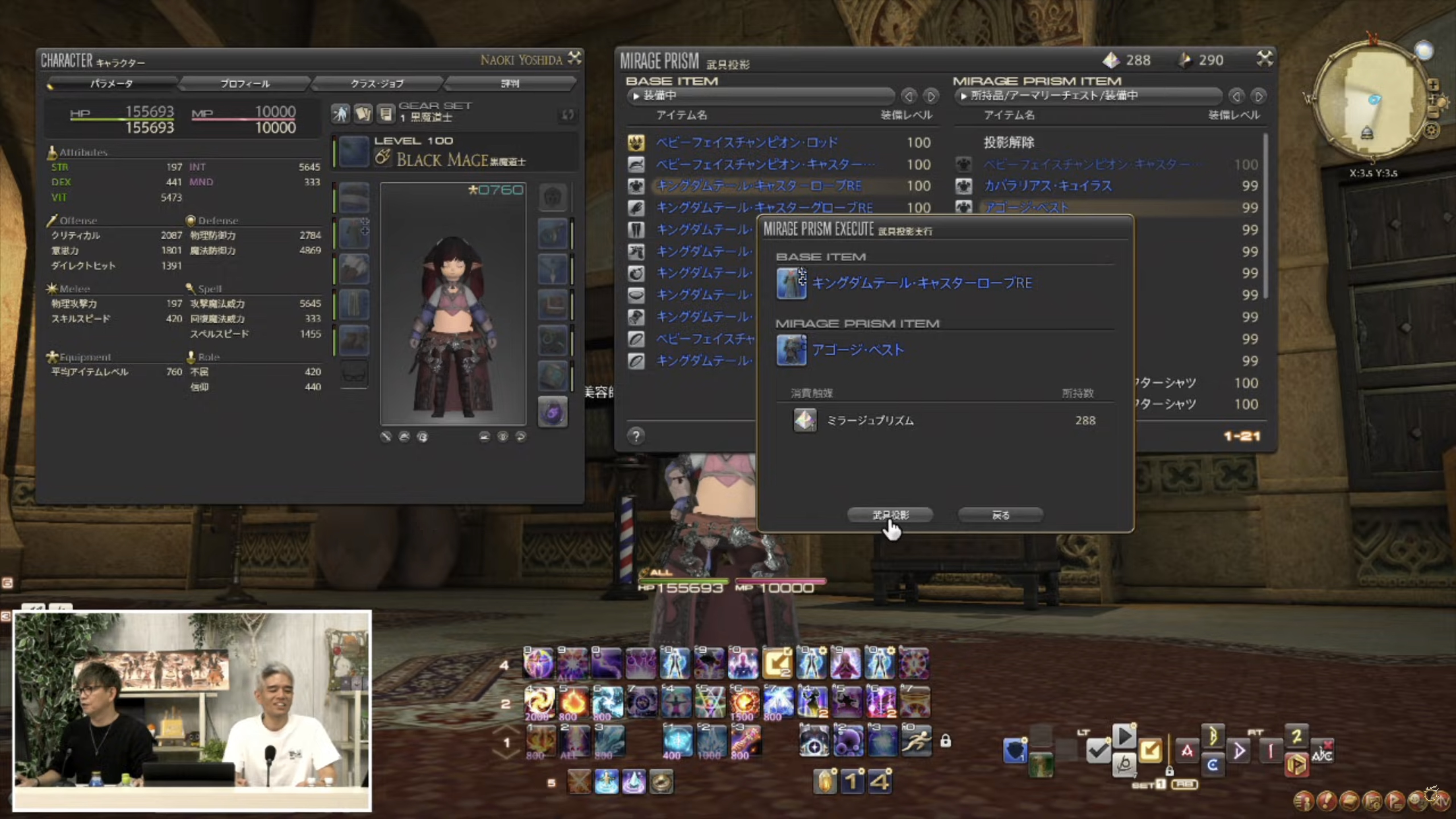Switch to the プロフィール tab

pyautogui.click(x=245, y=84)
